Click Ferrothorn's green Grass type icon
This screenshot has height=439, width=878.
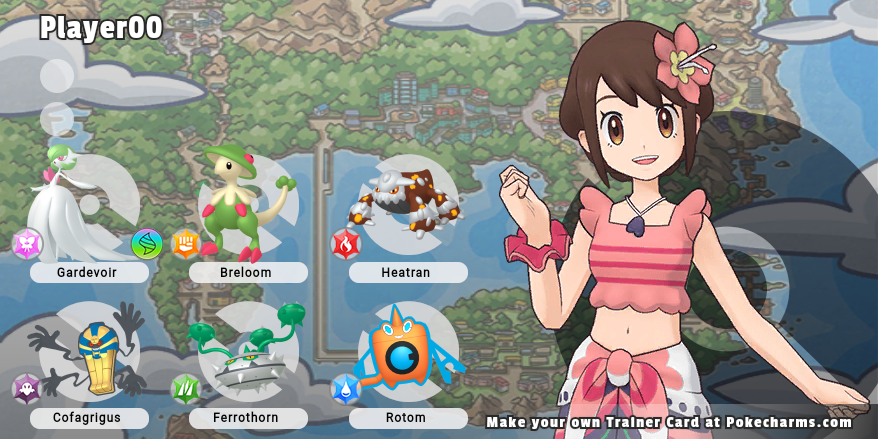(x=186, y=389)
